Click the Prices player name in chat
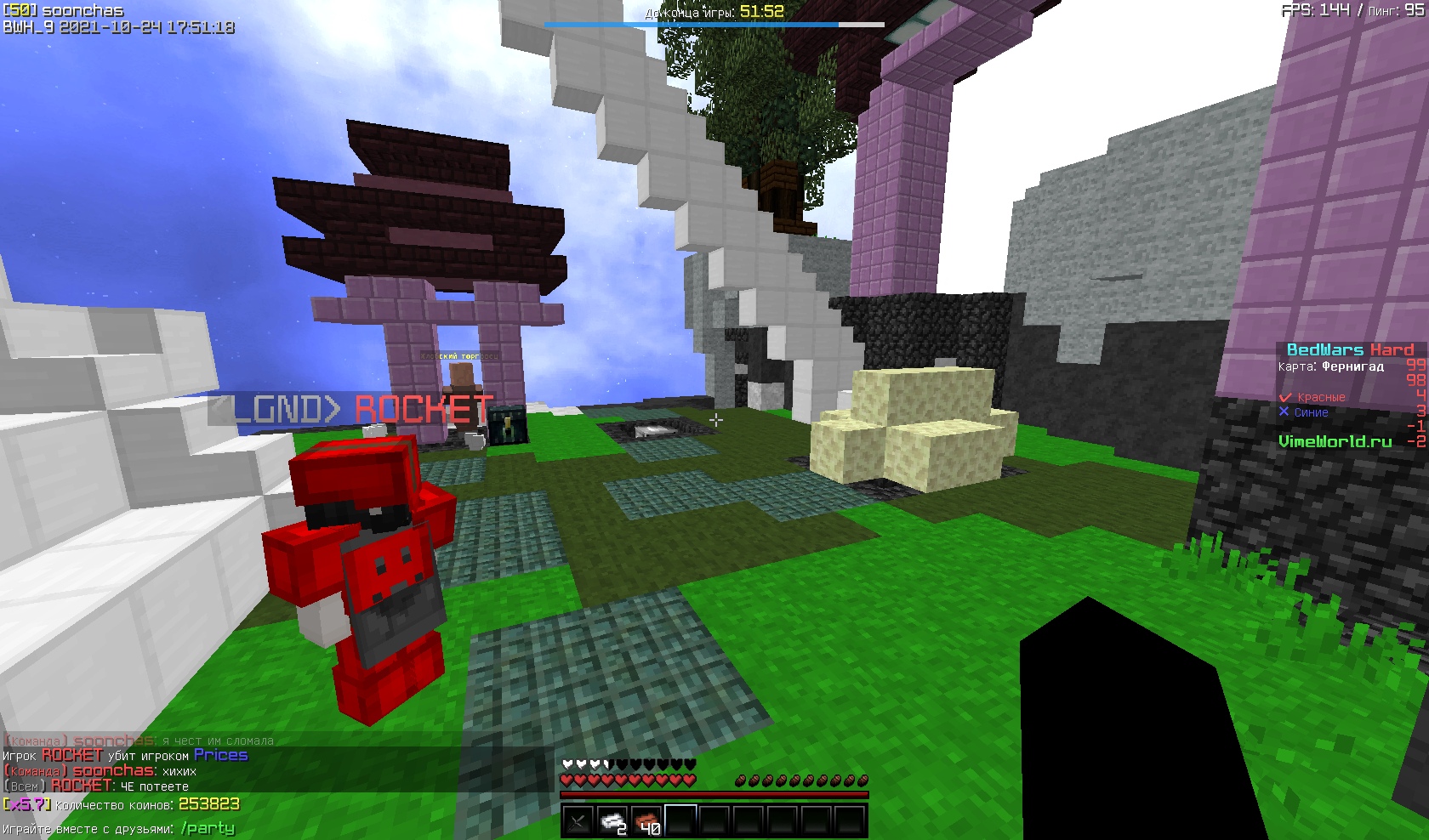Image resolution: width=1429 pixels, height=840 pixels. pos(220,755)
